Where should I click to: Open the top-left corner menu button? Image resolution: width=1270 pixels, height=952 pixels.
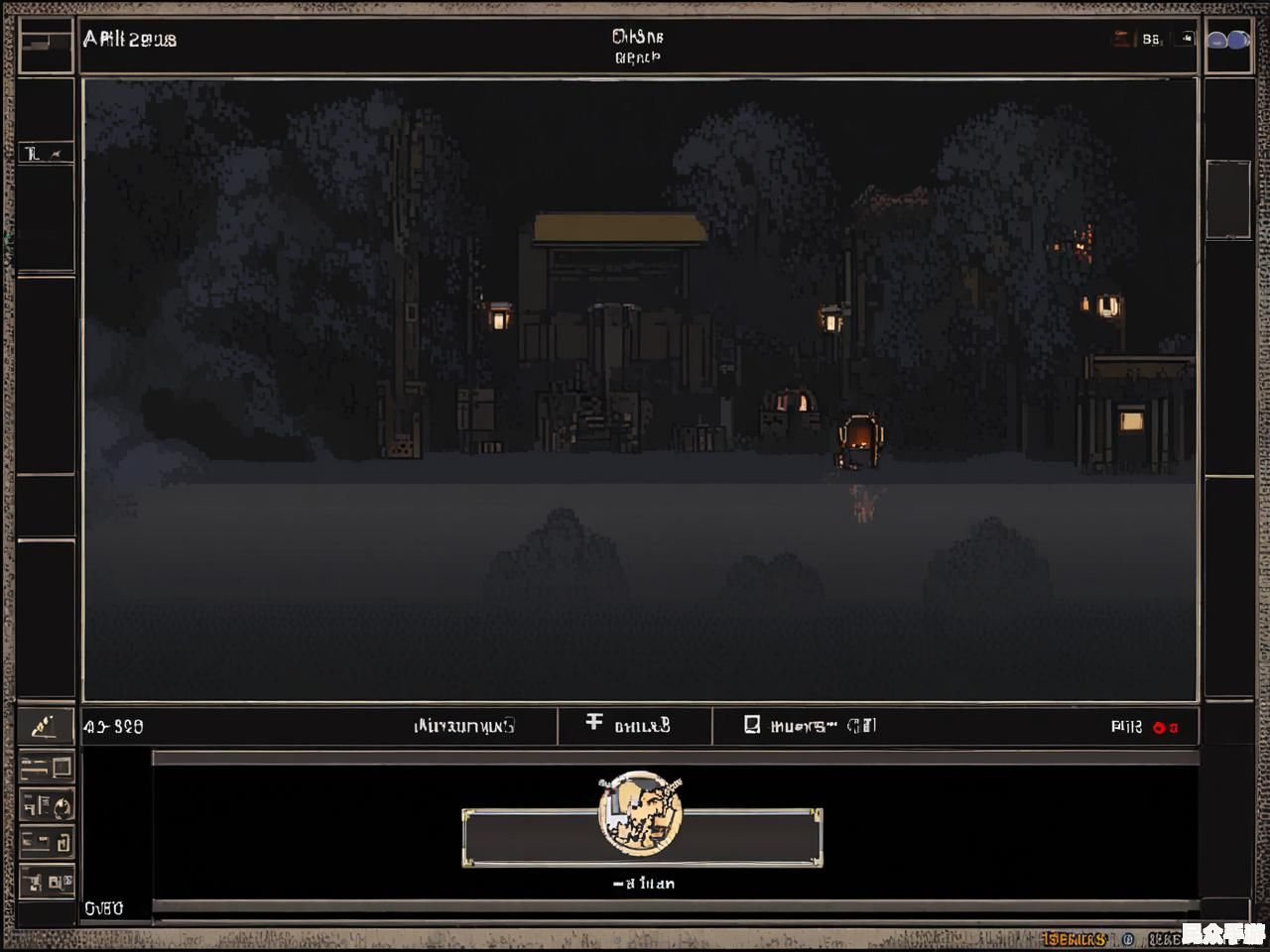coord(46,43)
